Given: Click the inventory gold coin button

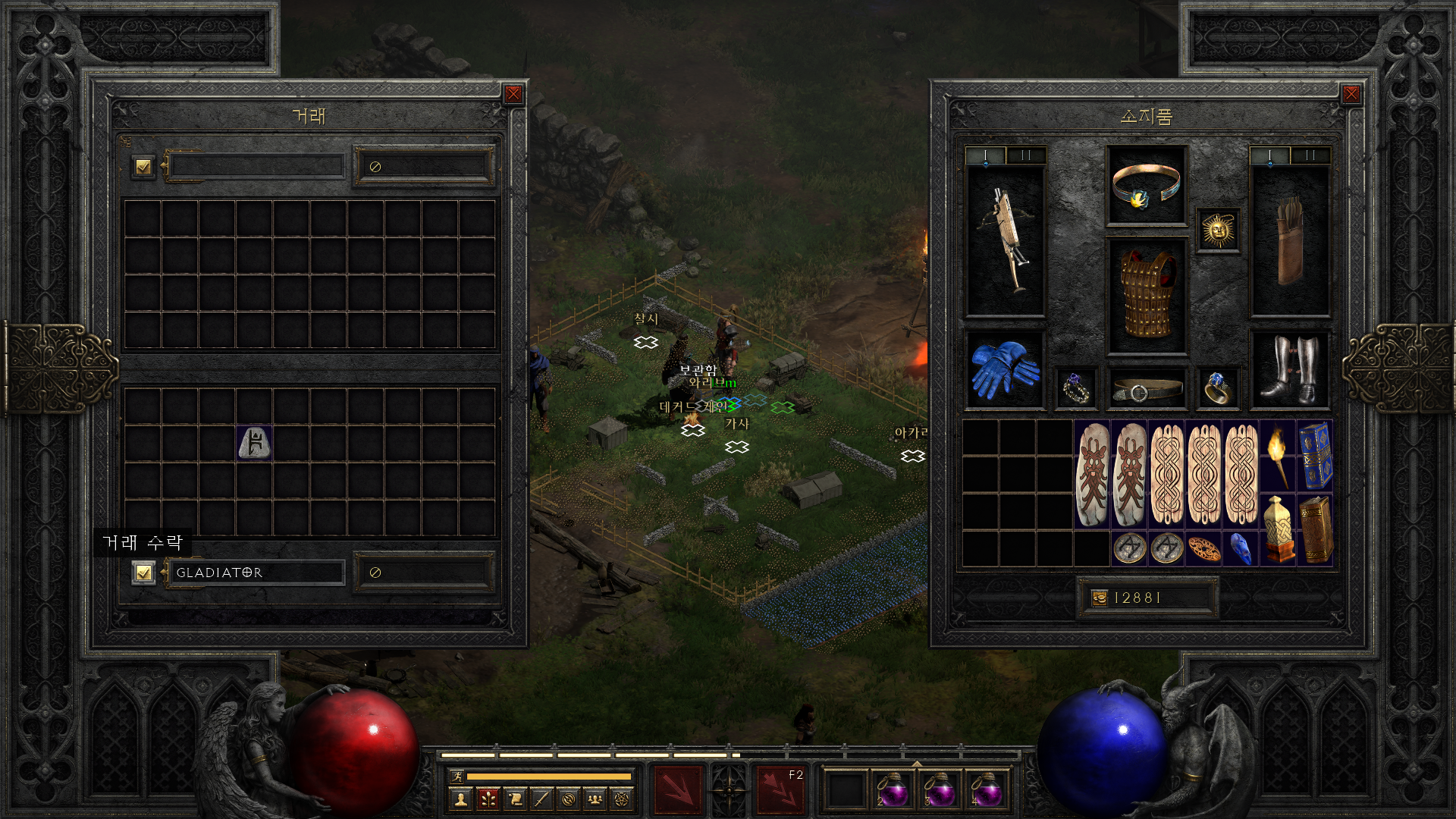Looking at the screenshot, I should point(1099,598).
